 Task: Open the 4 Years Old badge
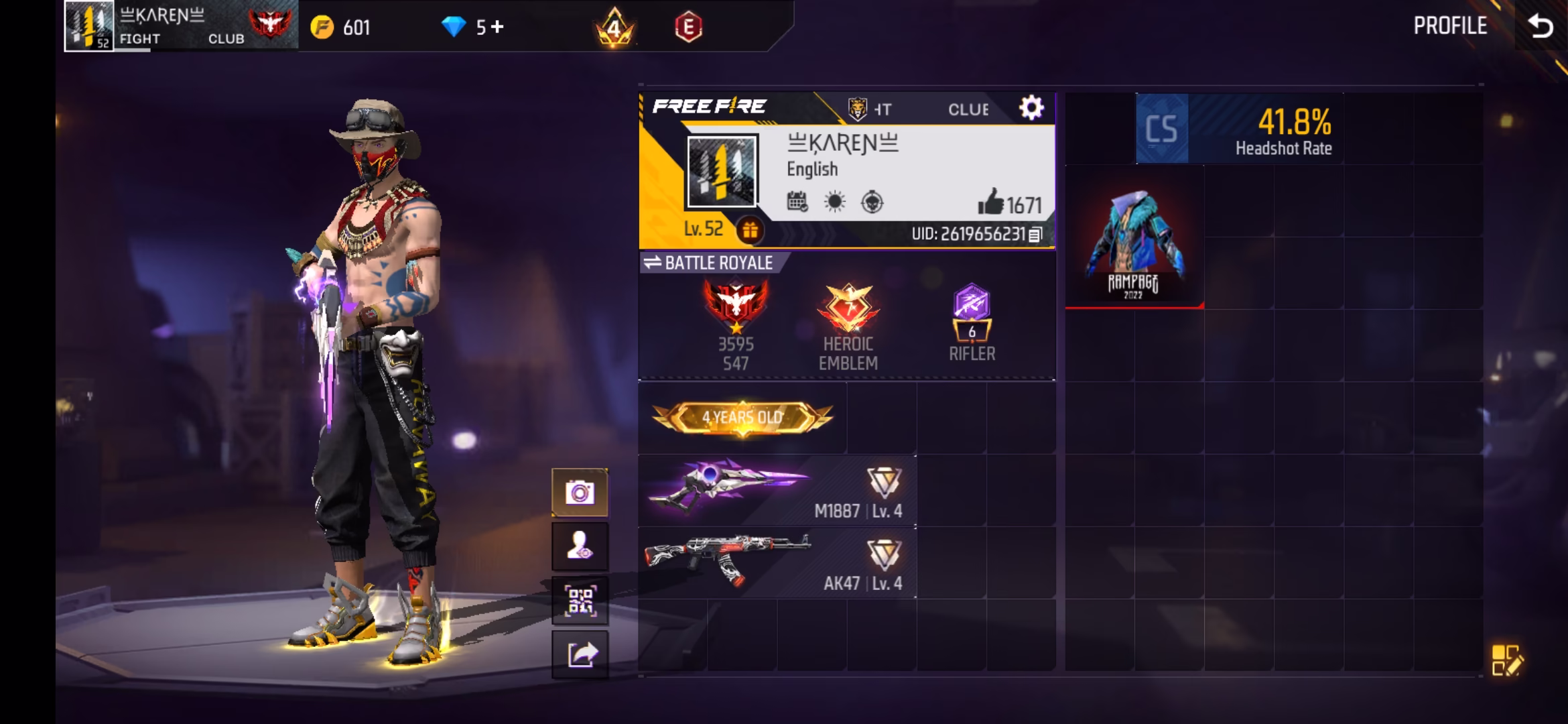tap(742, 418)
